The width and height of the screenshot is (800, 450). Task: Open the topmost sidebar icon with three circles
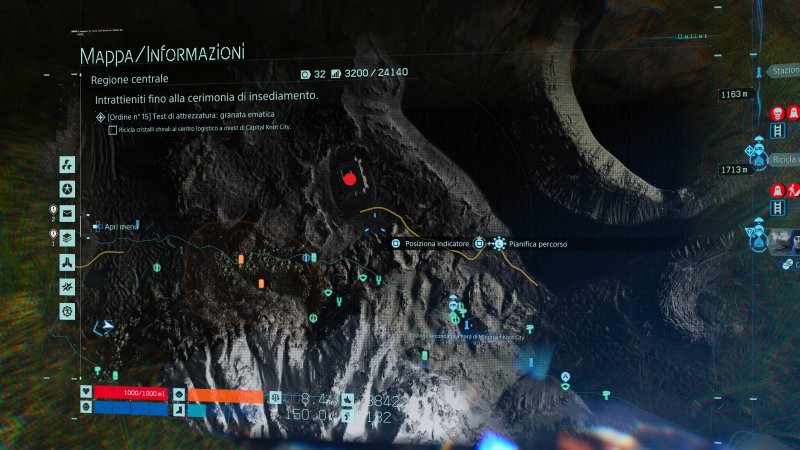point(67,164)
